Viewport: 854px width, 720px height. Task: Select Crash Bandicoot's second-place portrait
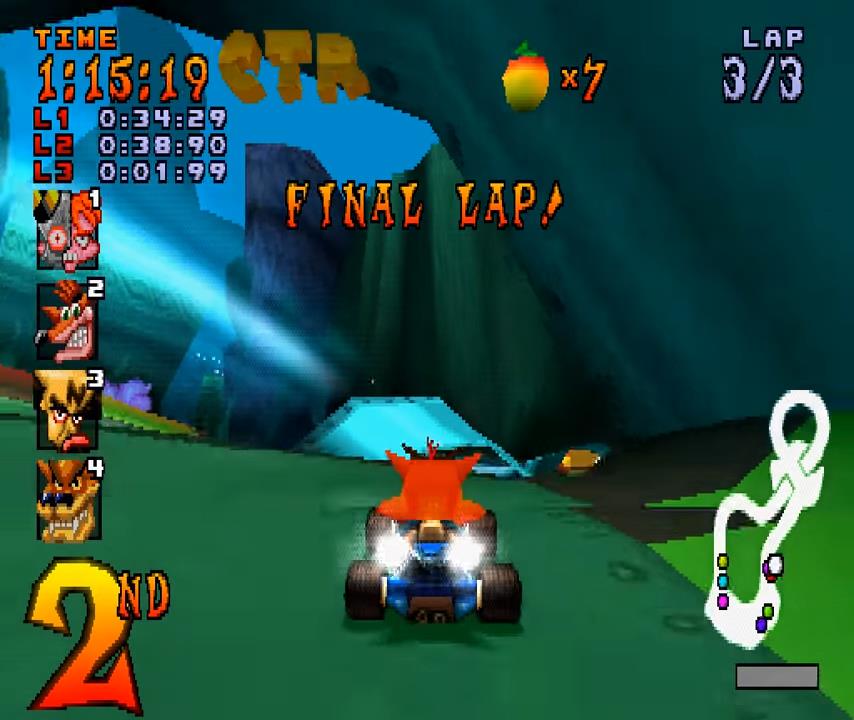[x=67, y=321]
